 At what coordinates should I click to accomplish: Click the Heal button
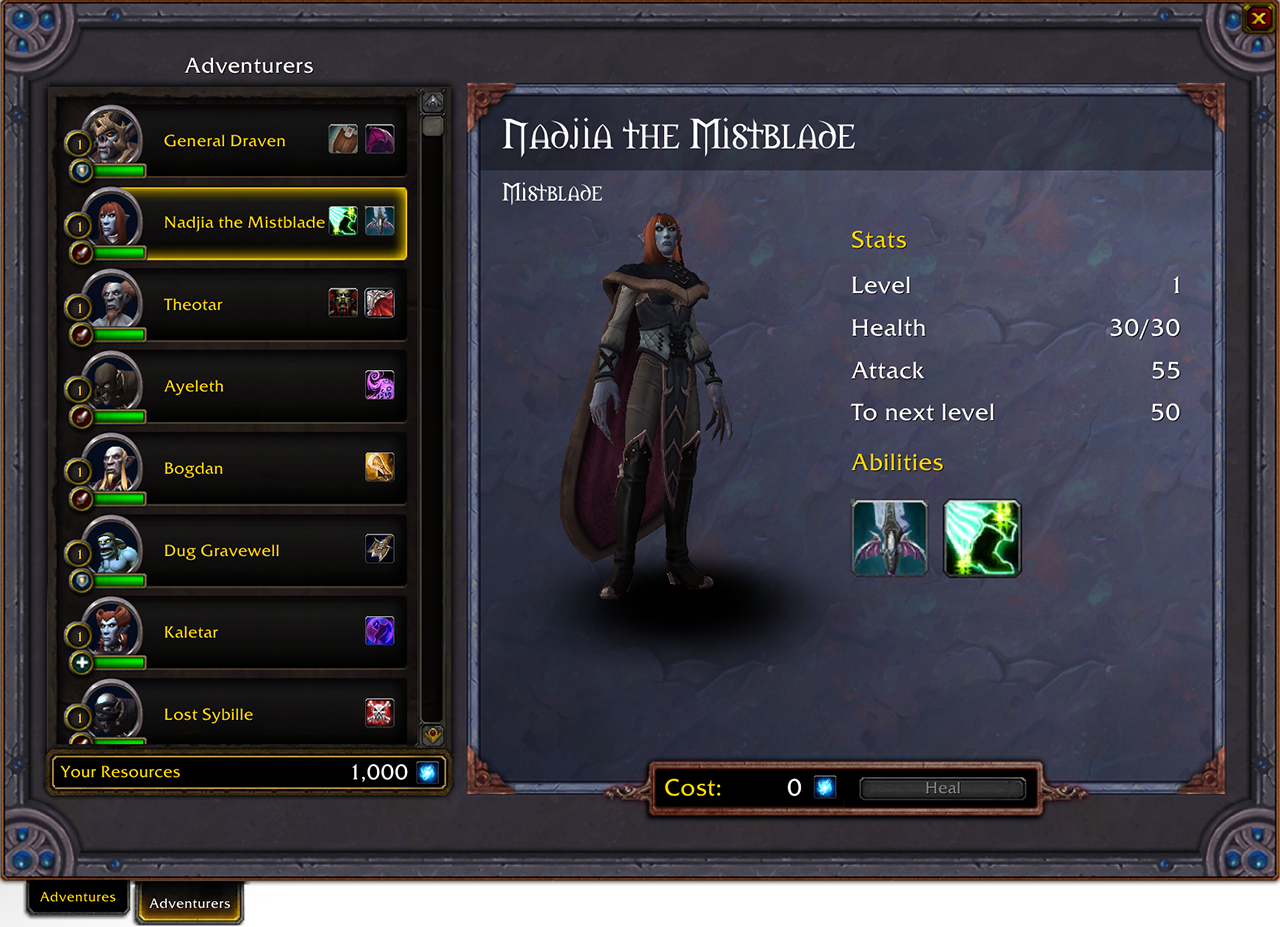pyautogui.click(x=942, y=788)
